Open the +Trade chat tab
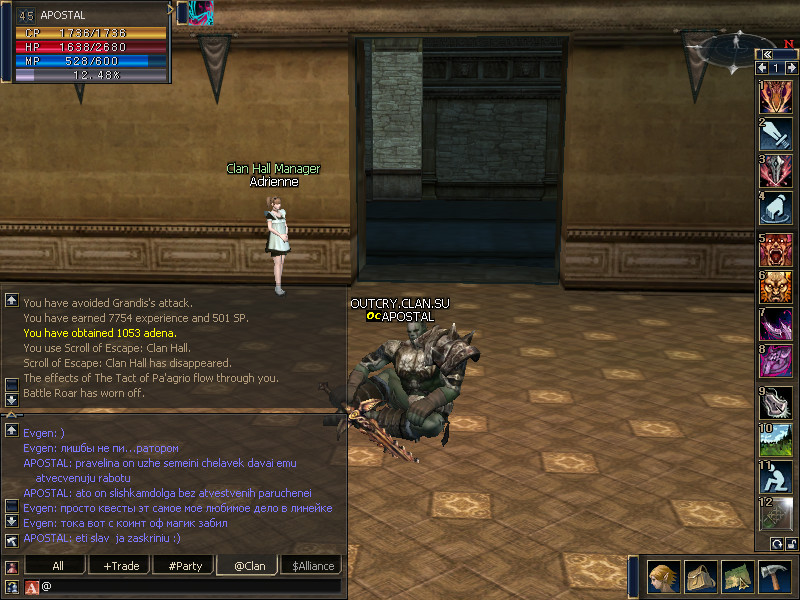Screen dimensions: 800x600 120,566
